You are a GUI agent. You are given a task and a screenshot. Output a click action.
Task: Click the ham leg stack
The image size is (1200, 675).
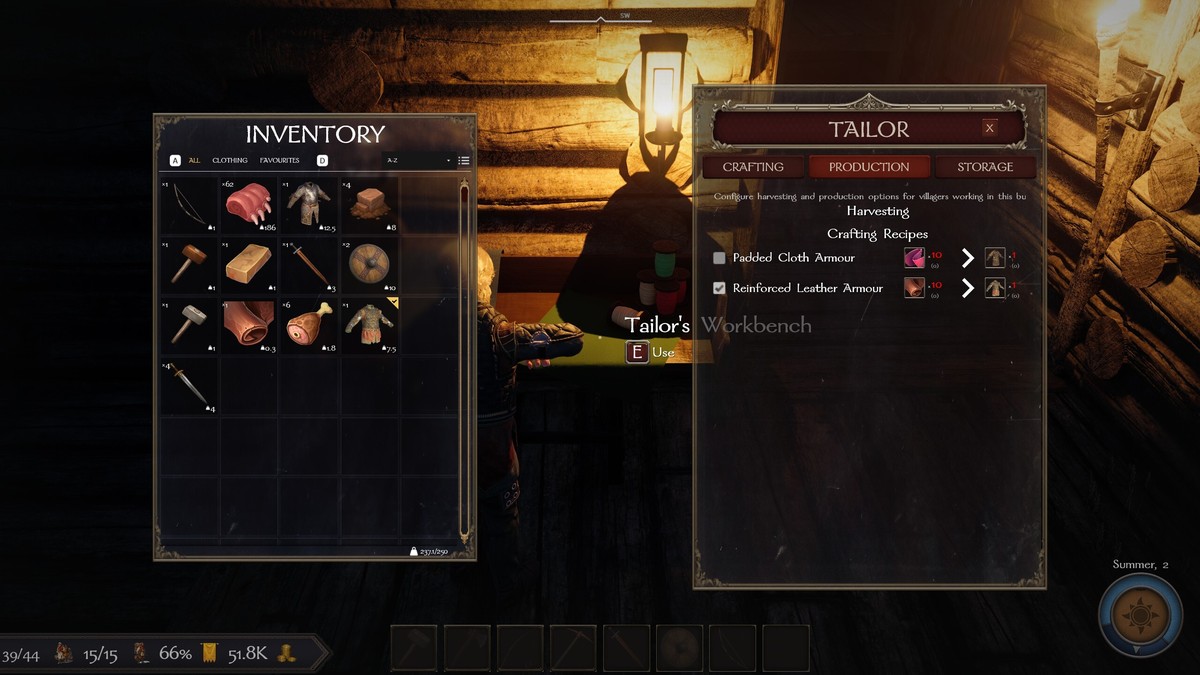[x=309, y=326]
